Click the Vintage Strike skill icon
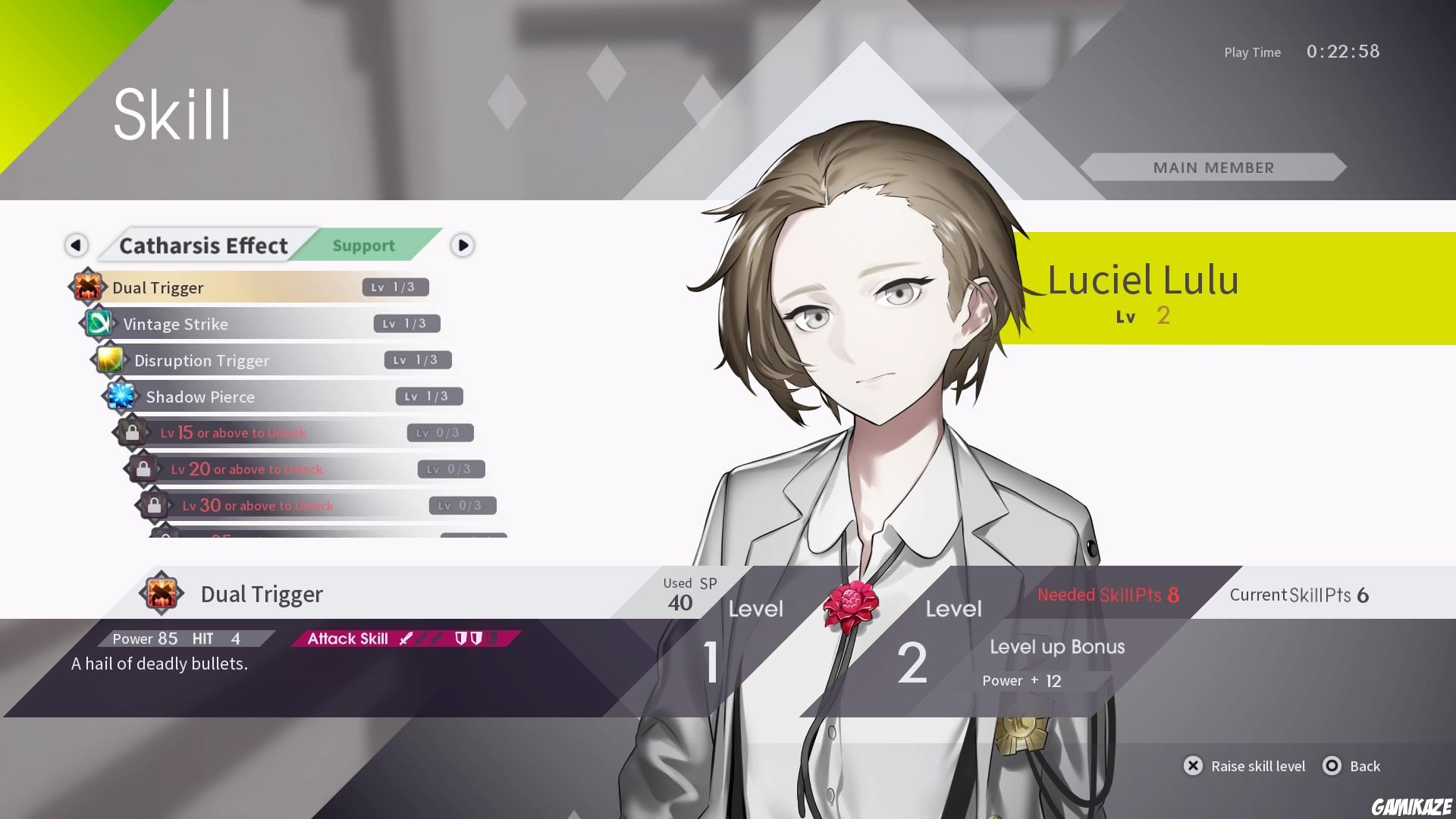Image resolution: width=1456 pixels, height=819 pixels. point(99,324)
